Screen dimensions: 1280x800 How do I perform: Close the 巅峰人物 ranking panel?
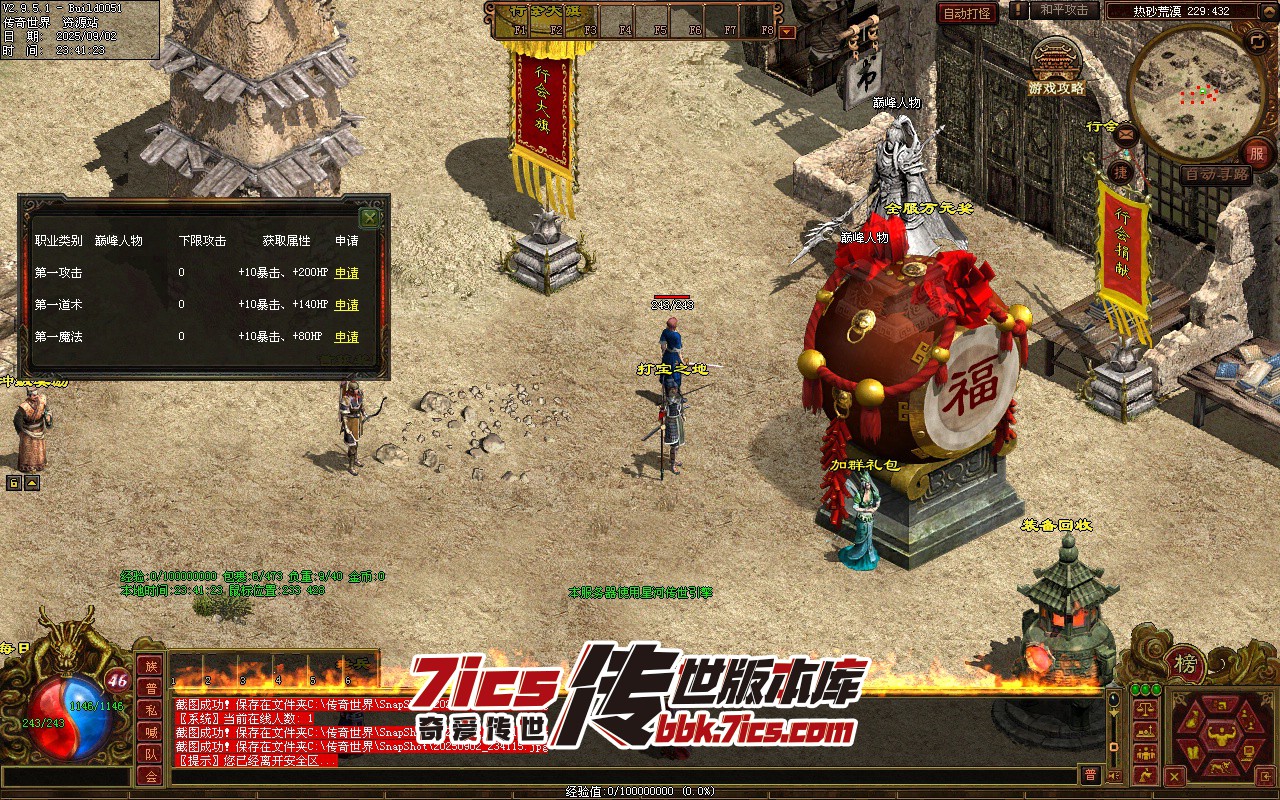[x=369, y=217]
